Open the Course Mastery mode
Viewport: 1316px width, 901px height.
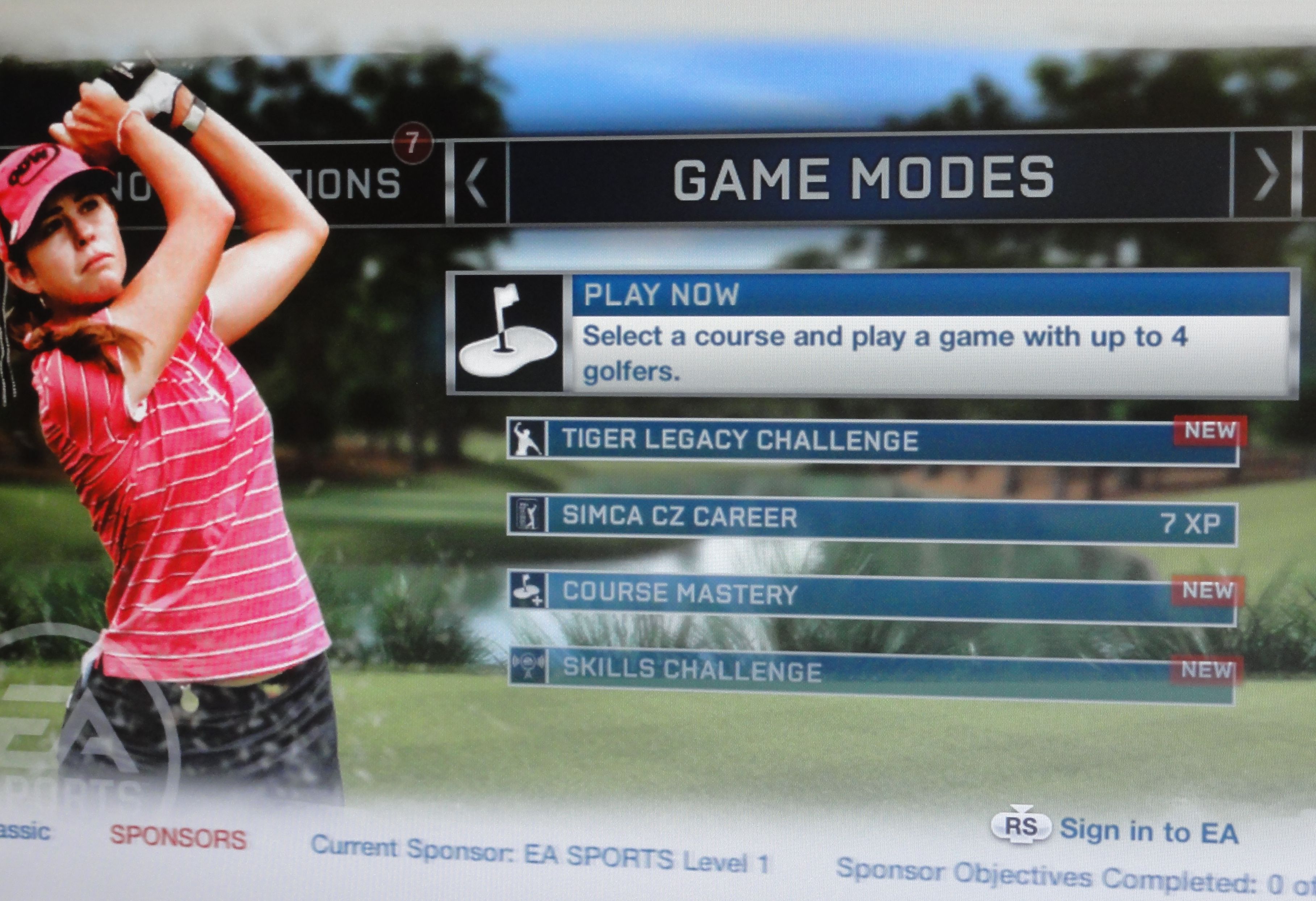(872, 594)
